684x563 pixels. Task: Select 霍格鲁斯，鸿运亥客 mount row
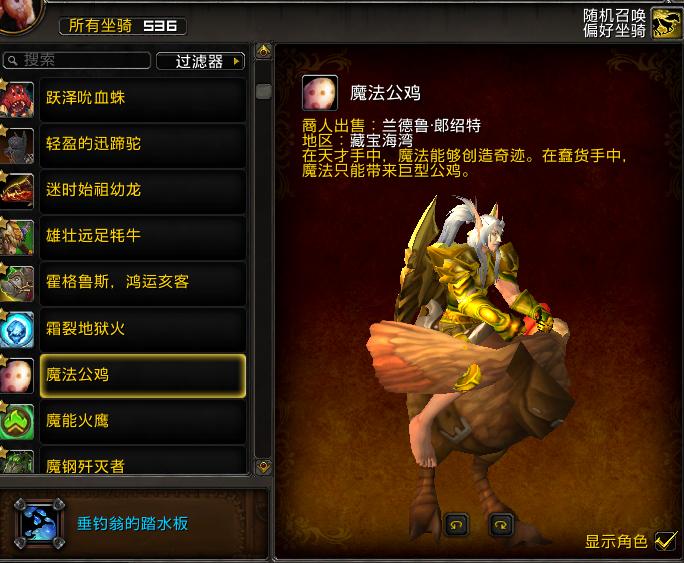140,282
